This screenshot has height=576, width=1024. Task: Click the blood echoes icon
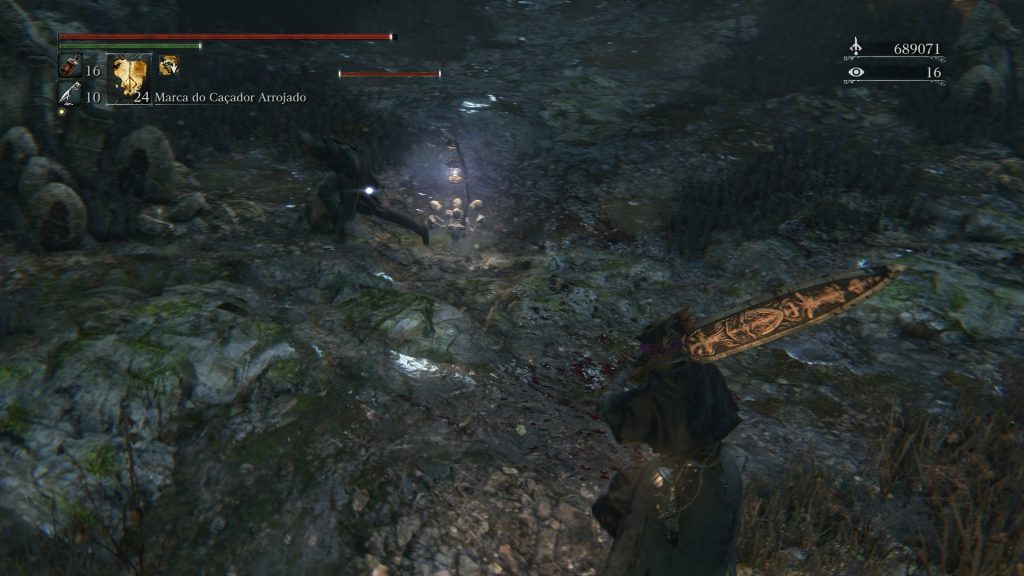(x=855, y=47)
